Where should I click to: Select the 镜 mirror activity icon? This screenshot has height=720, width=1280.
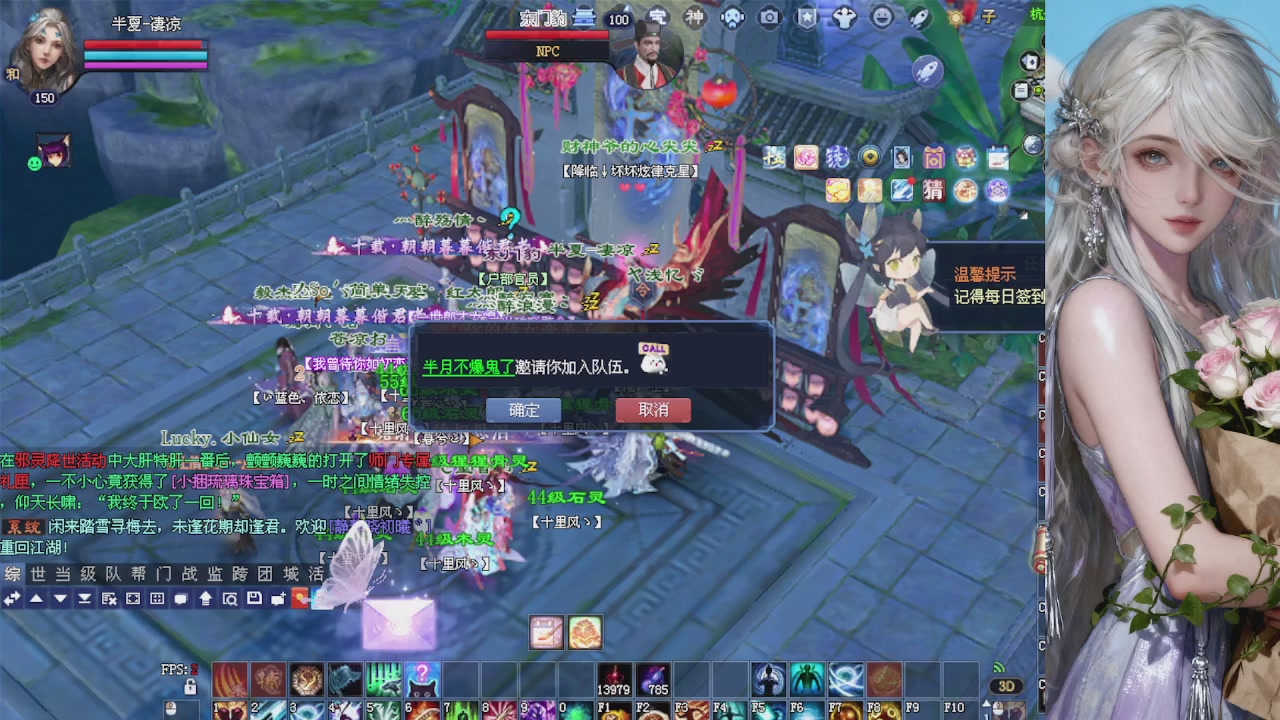[x=837, y=157]
